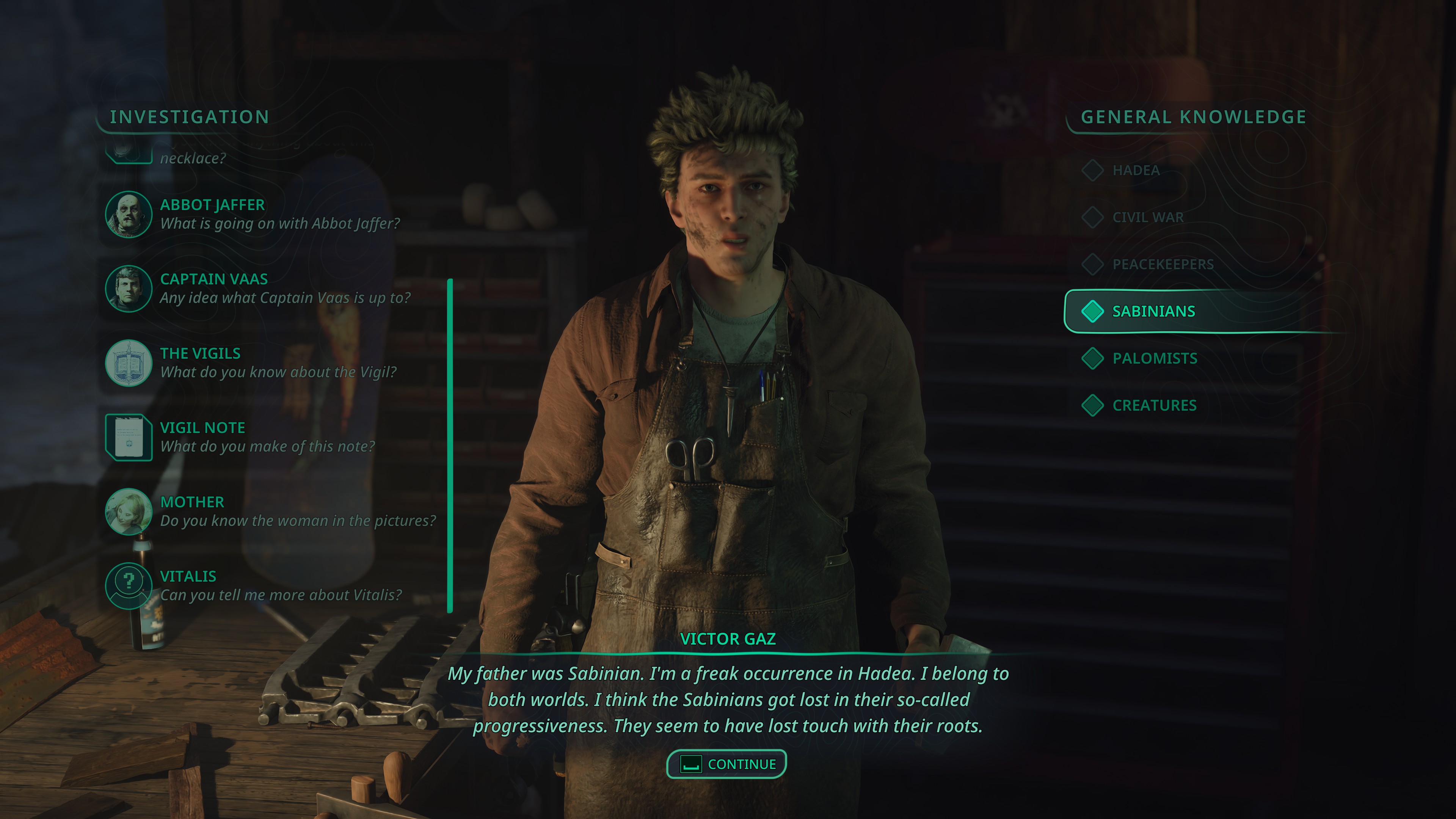The width and height of the screenshot is (1456, 819).
Task: Ask what he makes of the Vigil Note
Action: tap(267, 437)
